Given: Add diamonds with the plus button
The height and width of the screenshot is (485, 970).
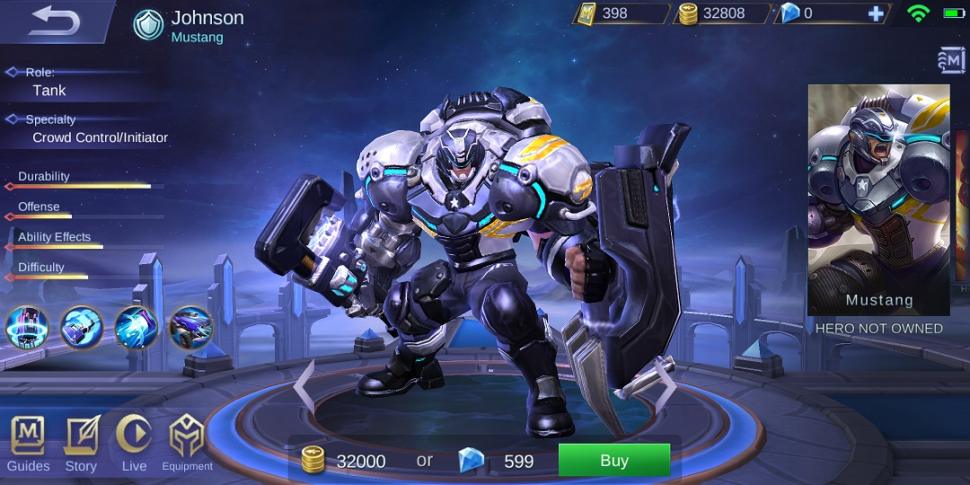Looking at the screenshot, I should click(x=876, y=14).
